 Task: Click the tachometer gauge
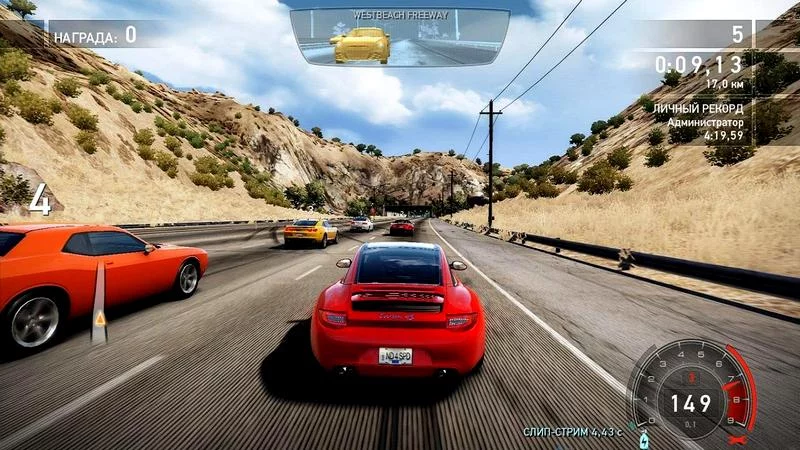[690, 393]
